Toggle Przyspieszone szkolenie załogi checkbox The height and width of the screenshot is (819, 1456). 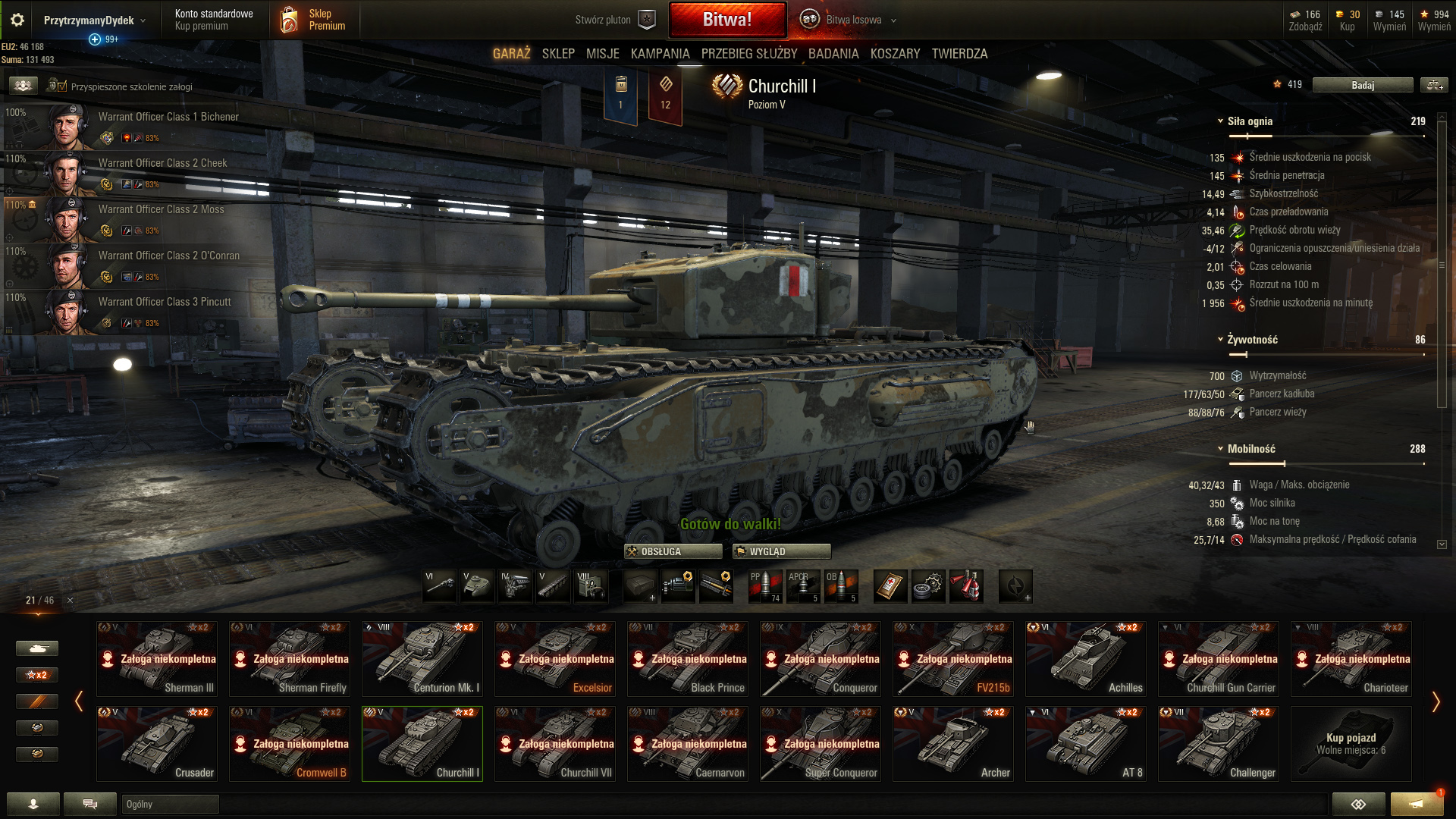61,86
